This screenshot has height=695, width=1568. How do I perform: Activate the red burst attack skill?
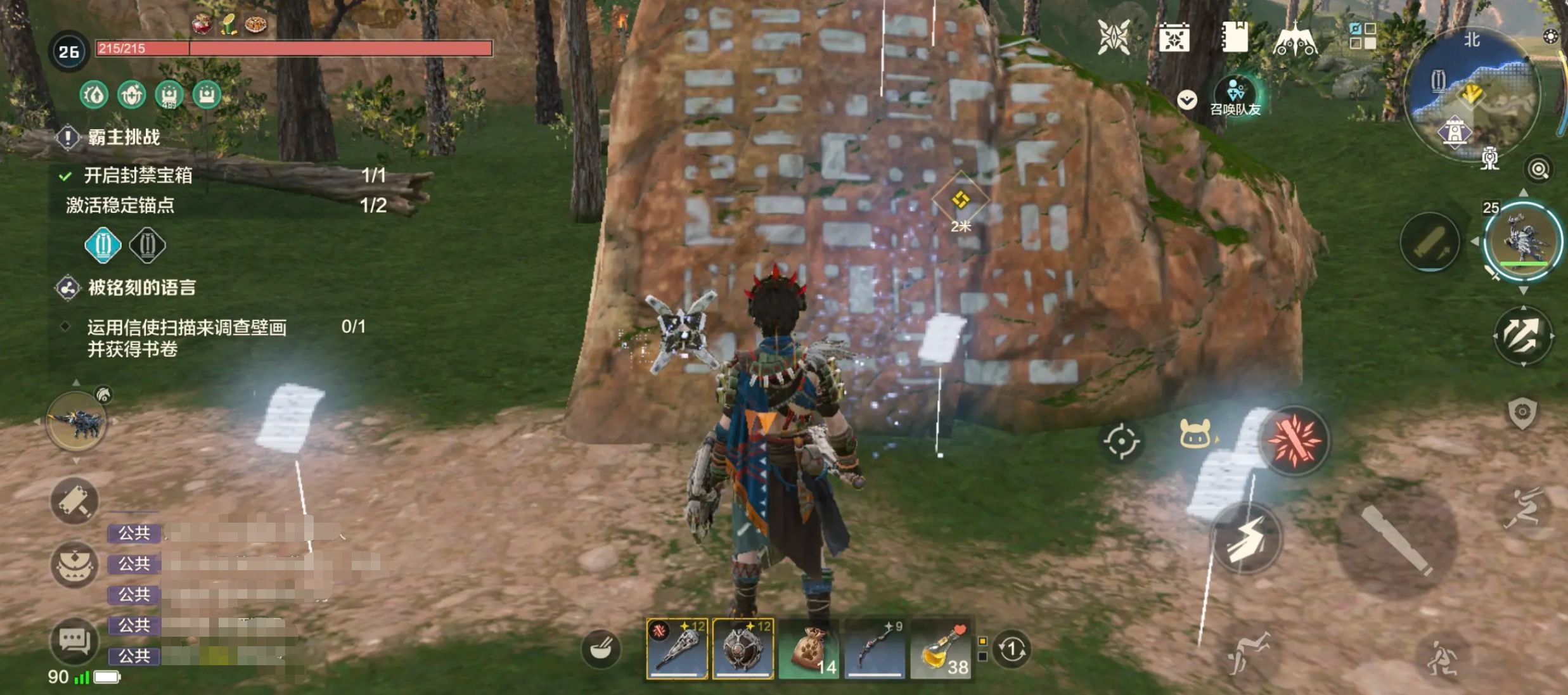[1294, 440]
